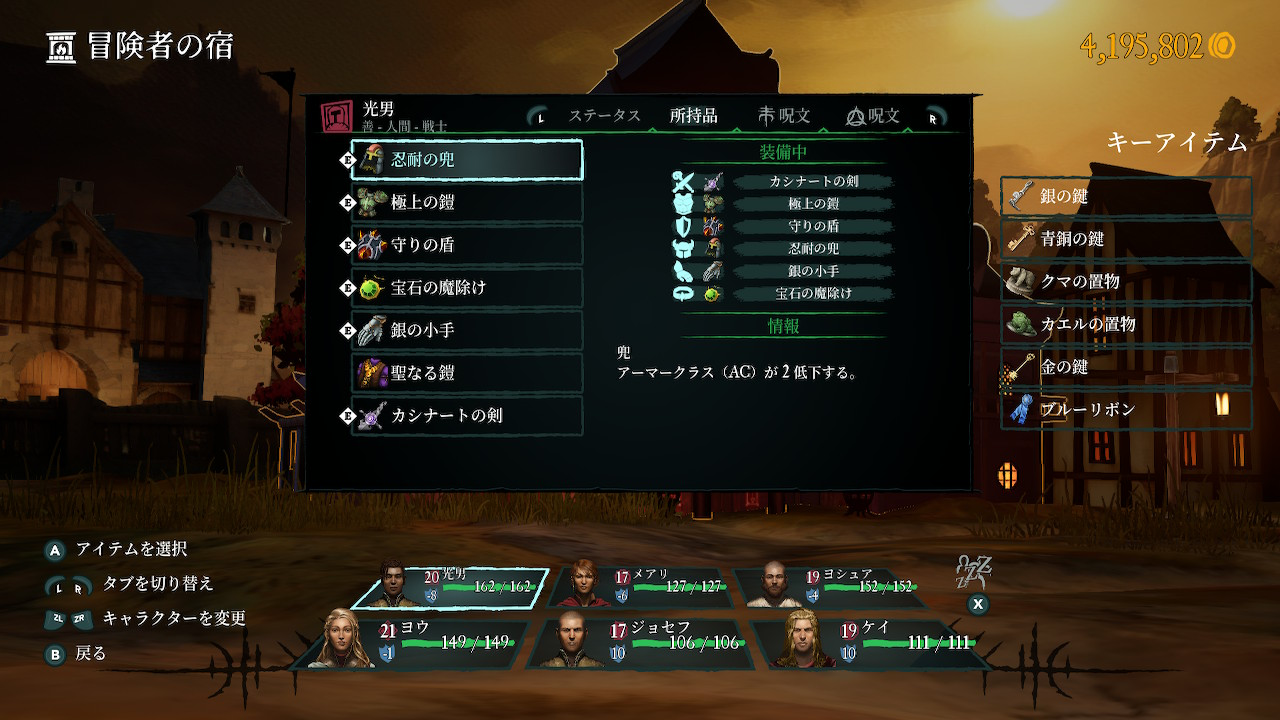Viewport: 1280px width, 720px height.
Task: Select the 銀の鍵 key item
Action: point(1126,197)
